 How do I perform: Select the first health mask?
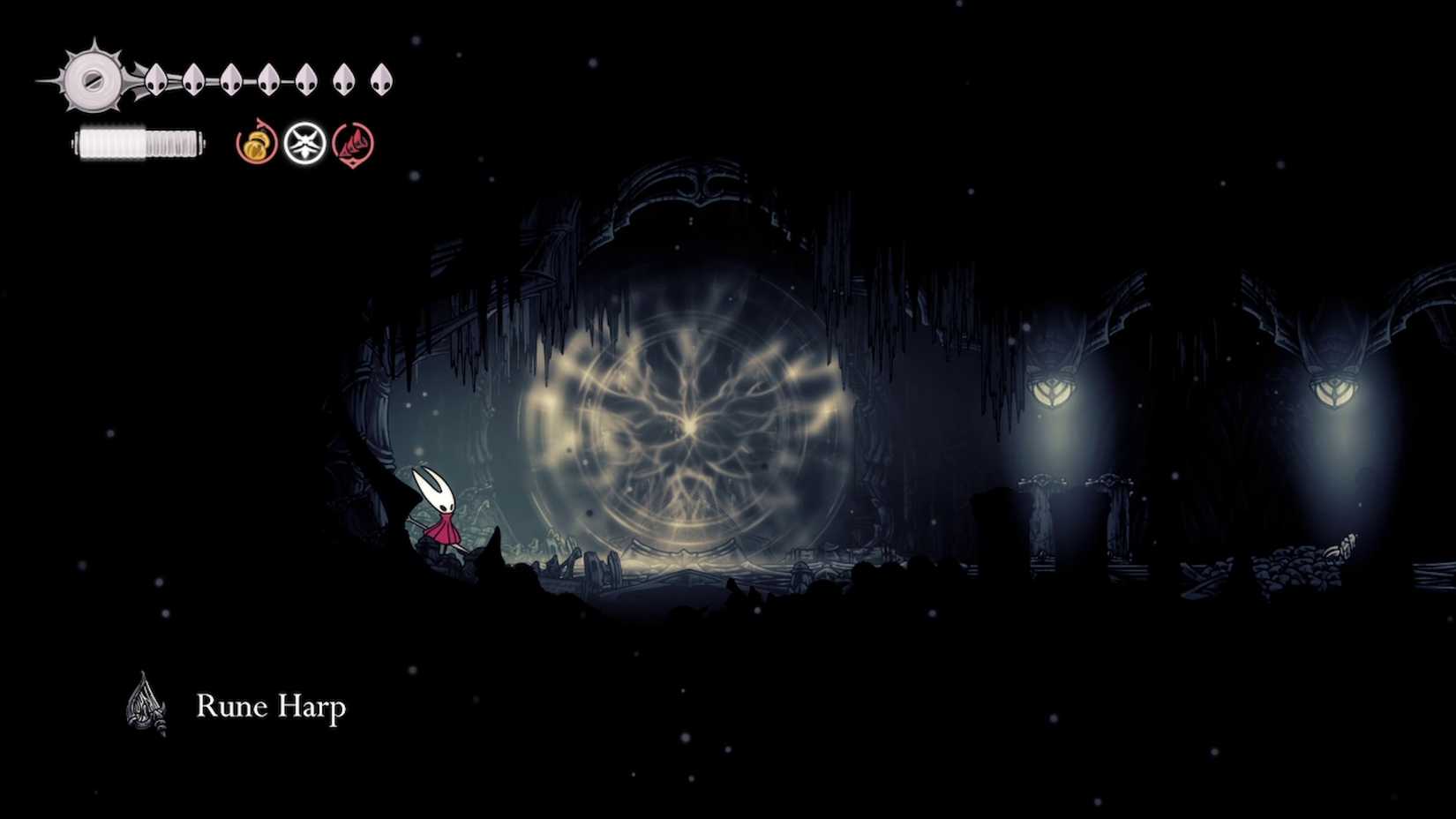154,79
